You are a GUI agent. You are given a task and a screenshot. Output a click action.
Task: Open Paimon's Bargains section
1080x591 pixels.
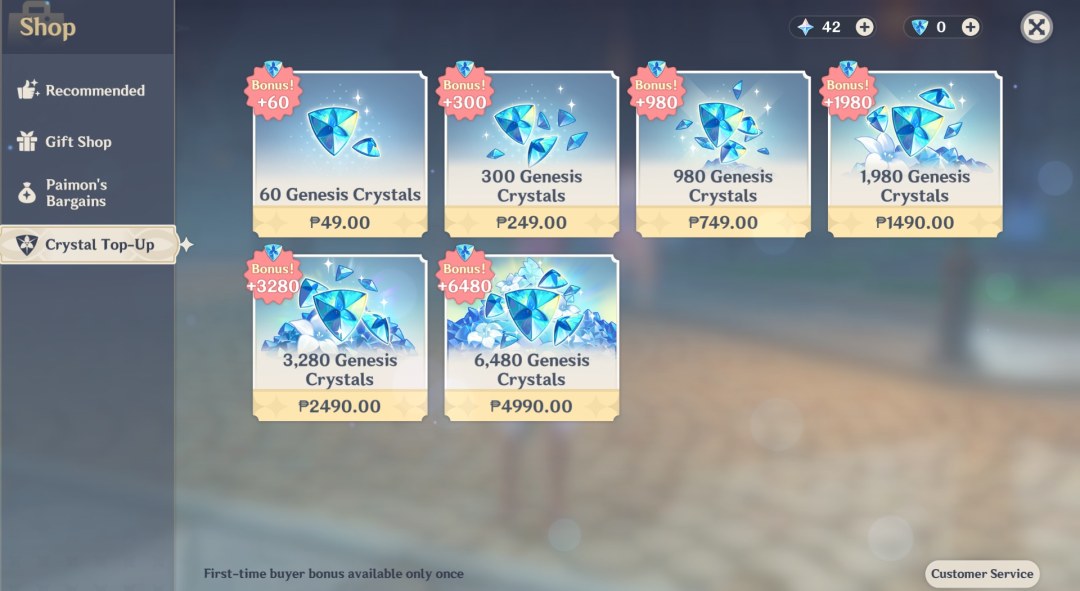click(76, 193)
